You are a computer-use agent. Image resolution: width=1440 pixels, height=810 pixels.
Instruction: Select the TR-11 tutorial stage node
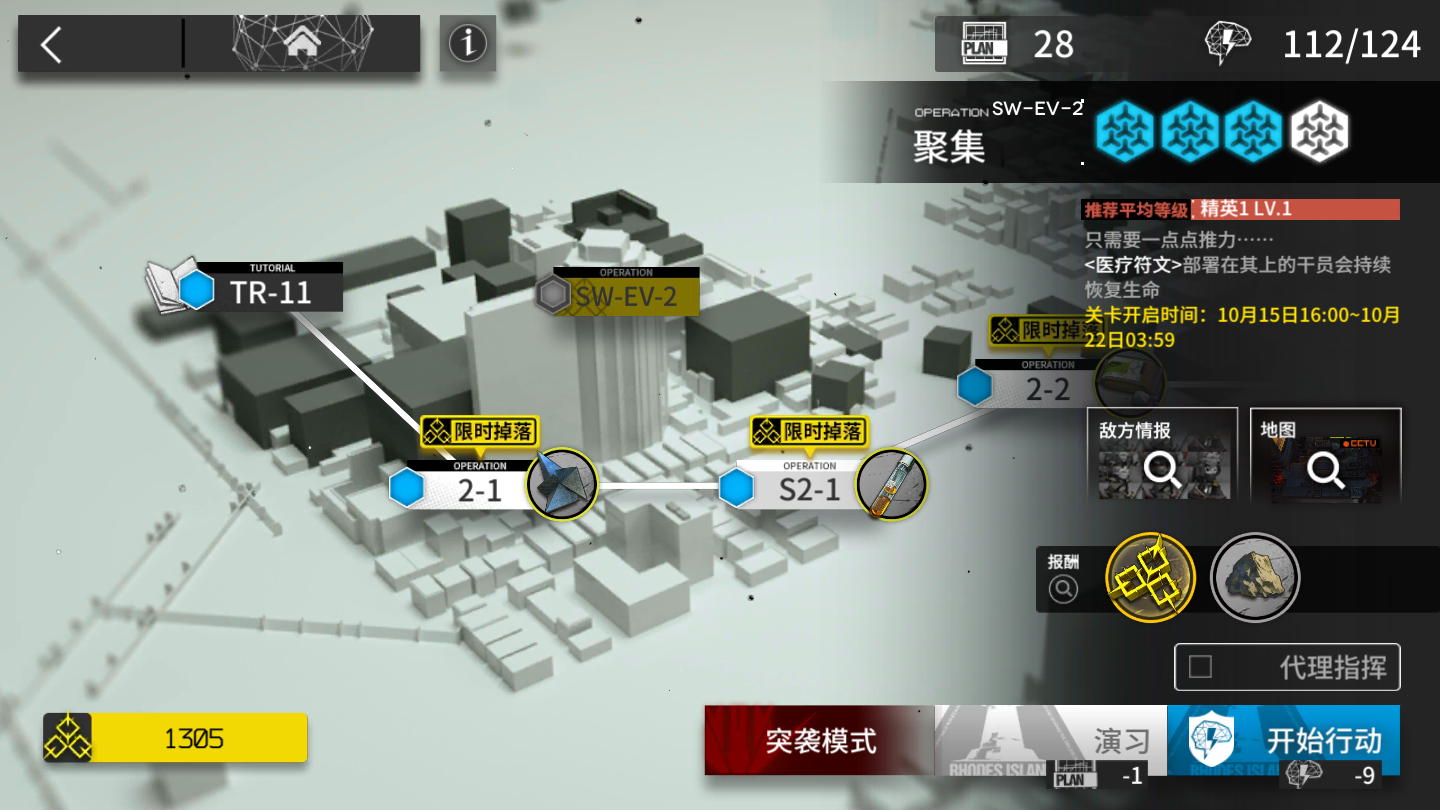pos(270,290)
